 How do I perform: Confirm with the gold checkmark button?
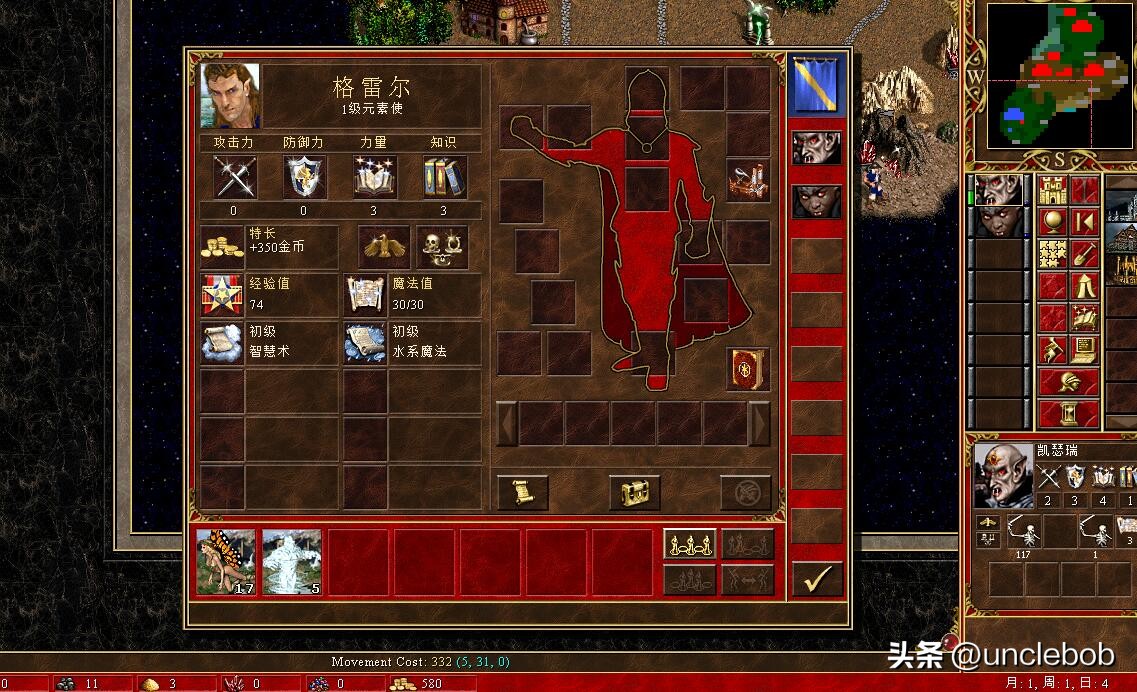click(x=817, y=578)
